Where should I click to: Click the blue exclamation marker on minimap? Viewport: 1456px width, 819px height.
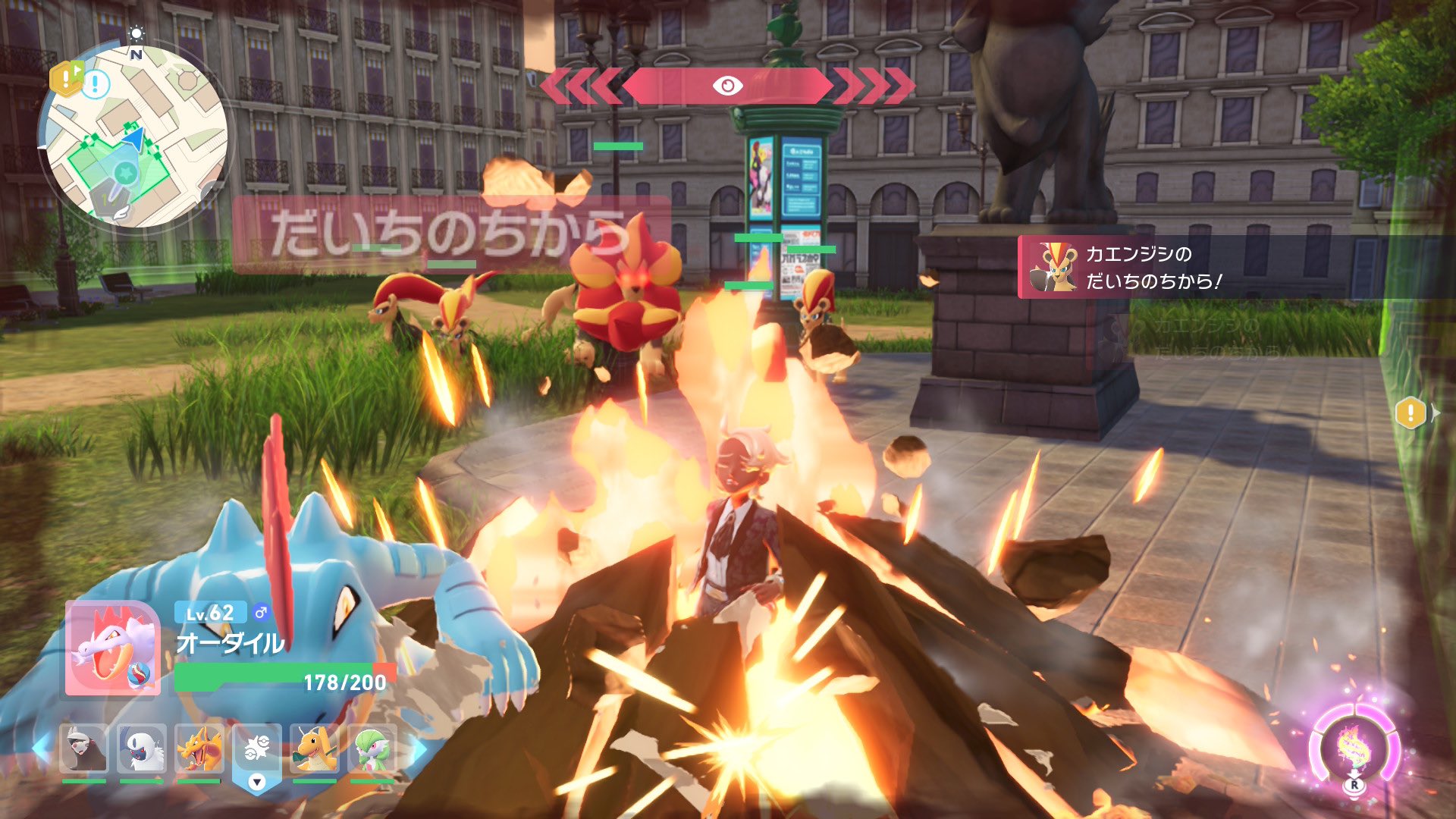click(96, 84)
